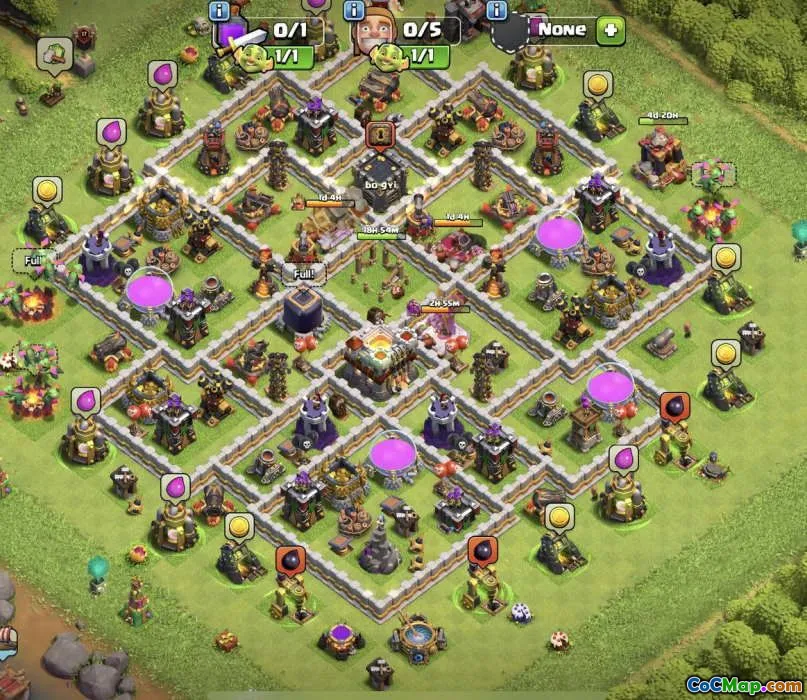Click the empty shield slot labeled None
This screenshot has width=807, height=700.
tap(512, 33)
